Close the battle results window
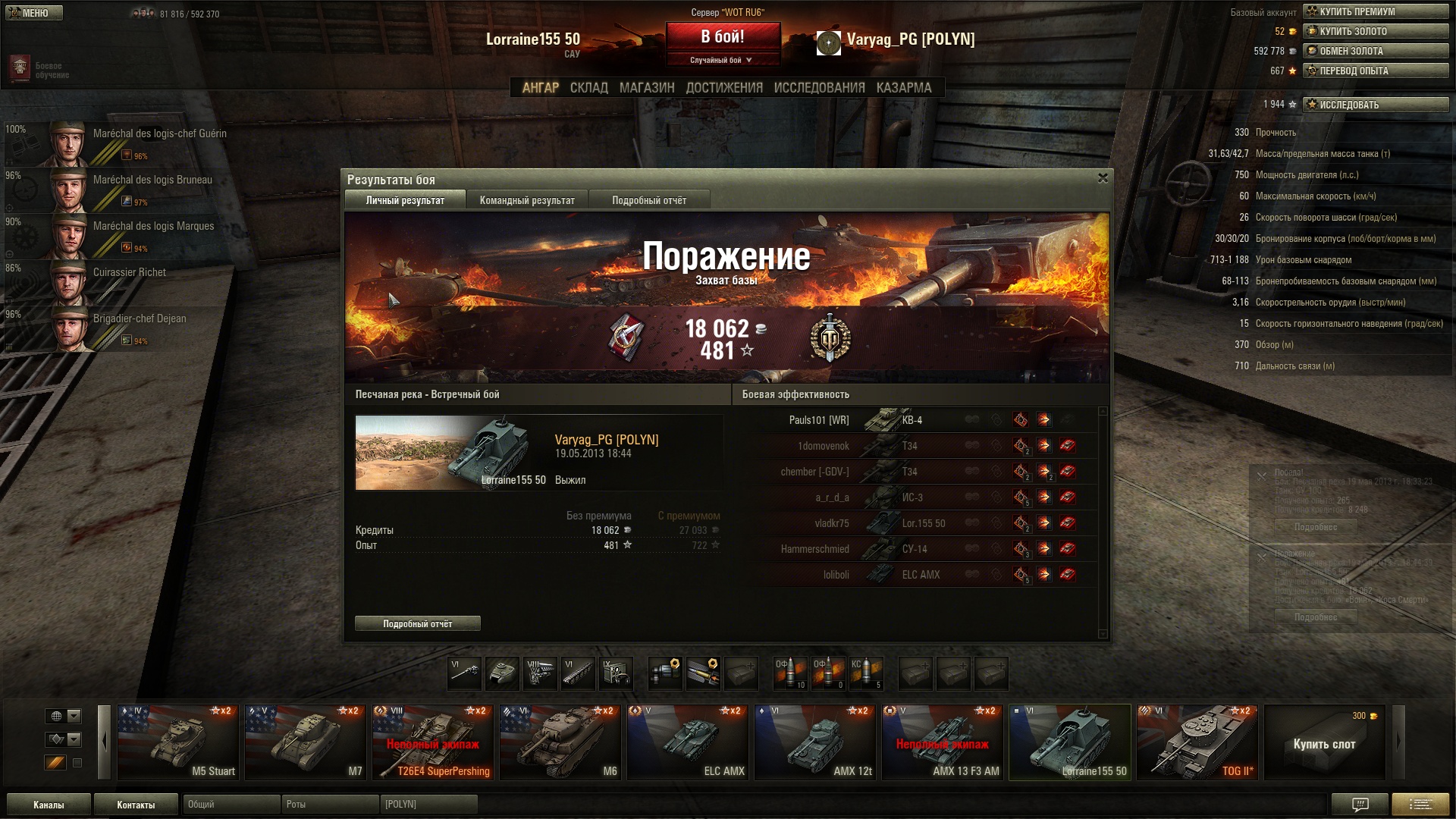This screenshot has height=819, width=1456. 1103,178
